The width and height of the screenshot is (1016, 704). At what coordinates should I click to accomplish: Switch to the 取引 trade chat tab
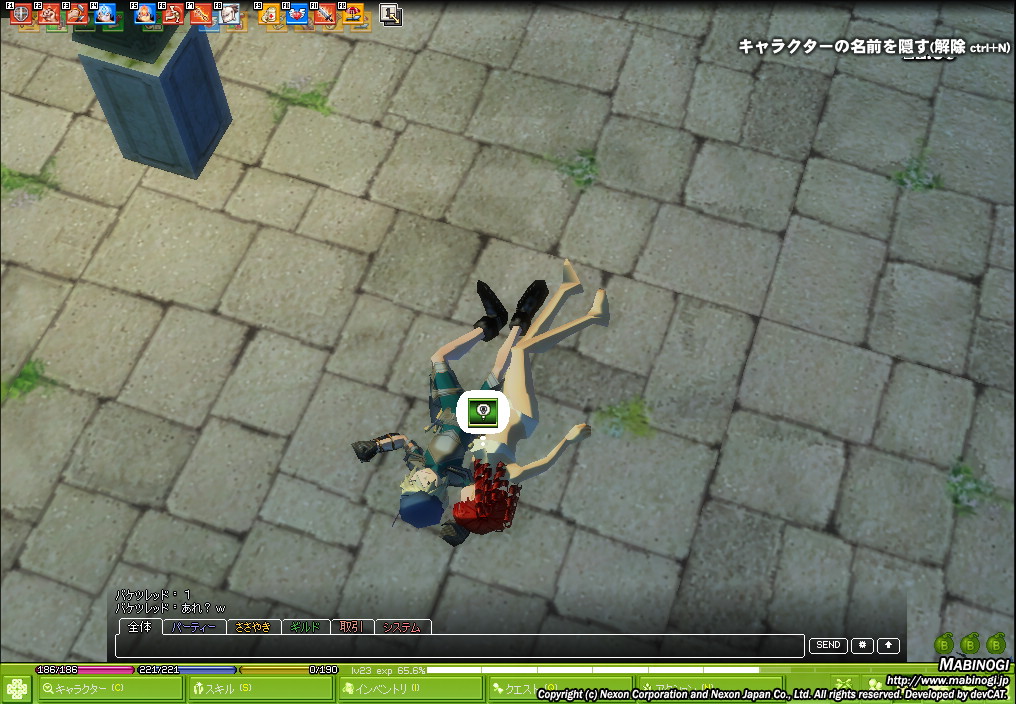tap(351, 627)
